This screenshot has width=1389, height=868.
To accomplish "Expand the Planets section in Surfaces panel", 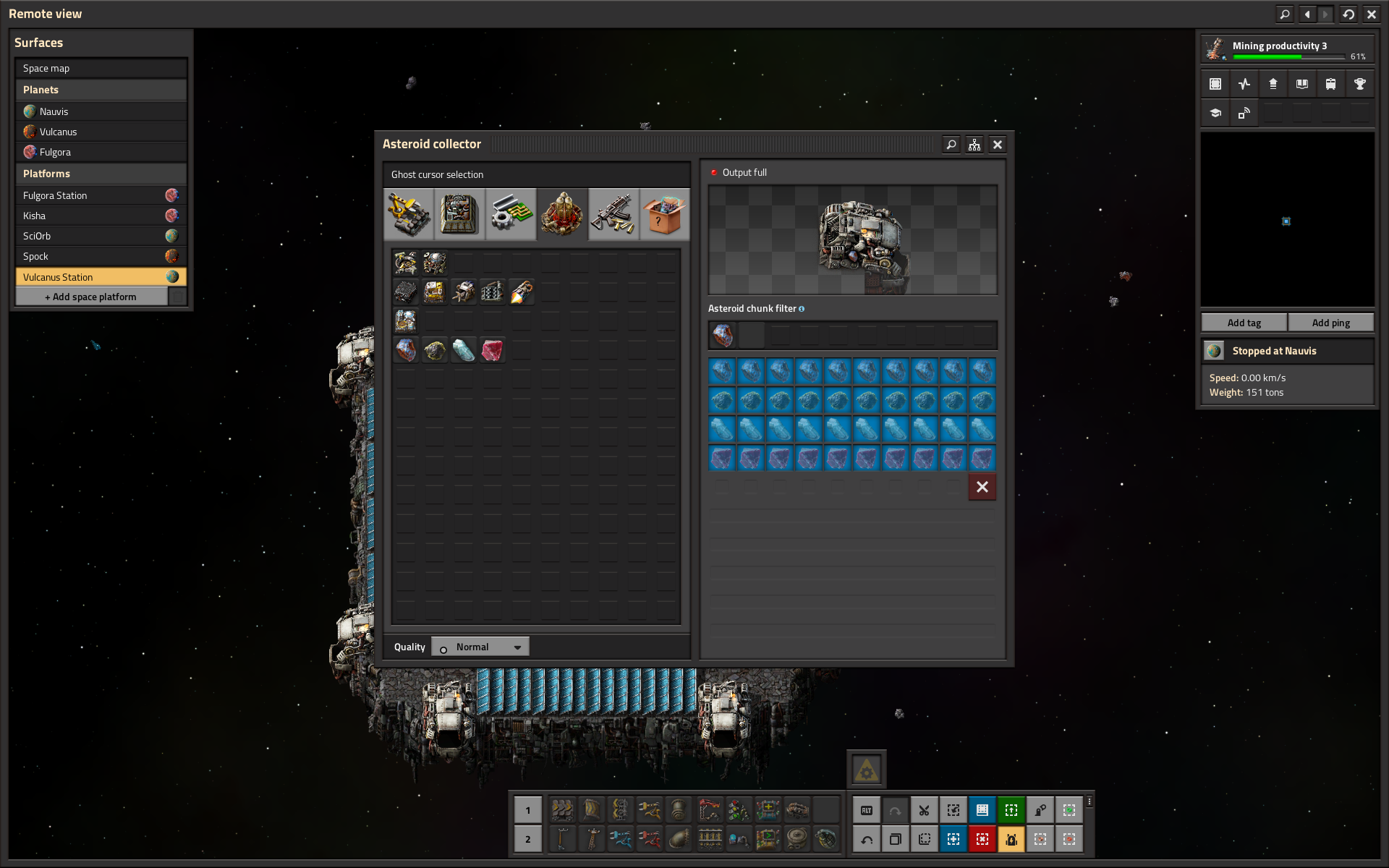I will coord(101,89).
